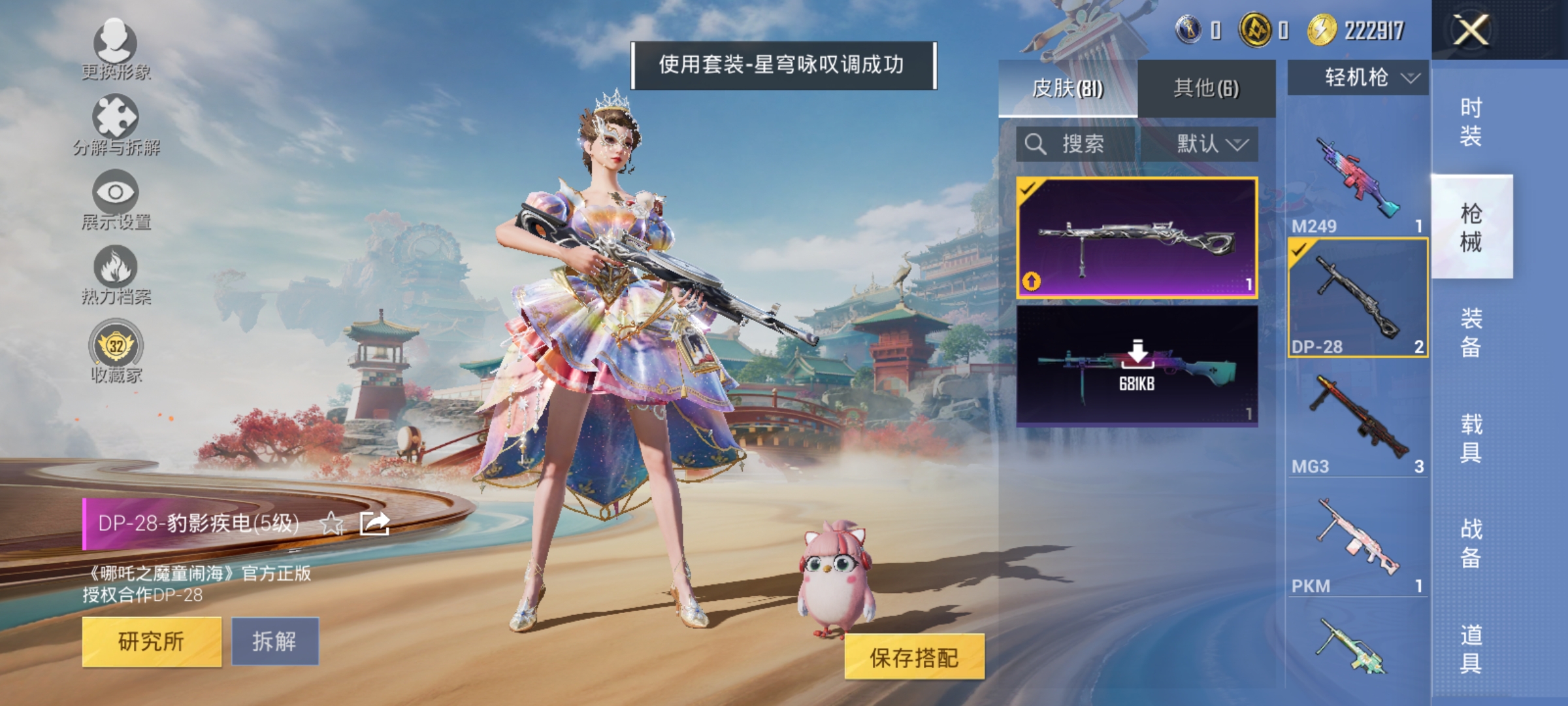Tap the search magnifier icon

pos(1034,145)
